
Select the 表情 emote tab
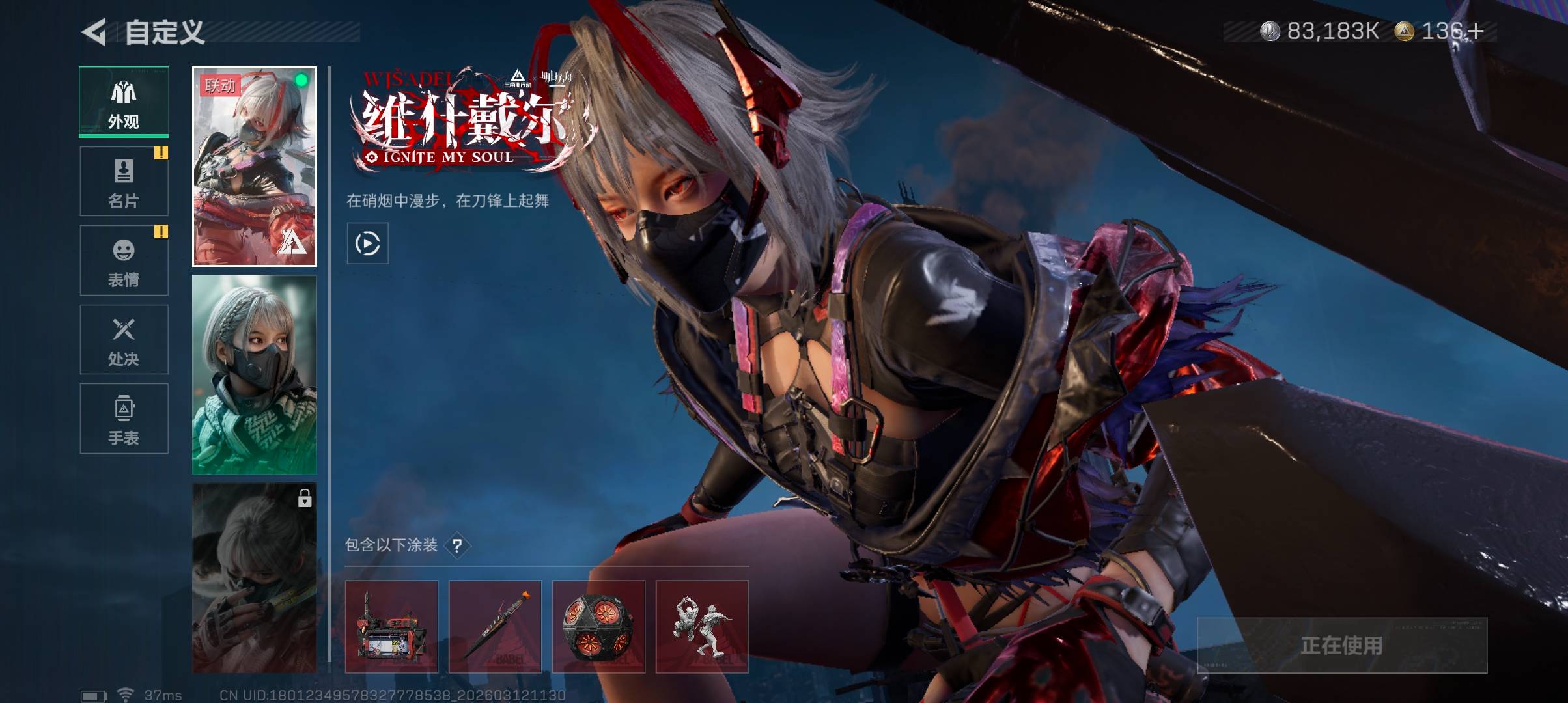coord(124,260)
